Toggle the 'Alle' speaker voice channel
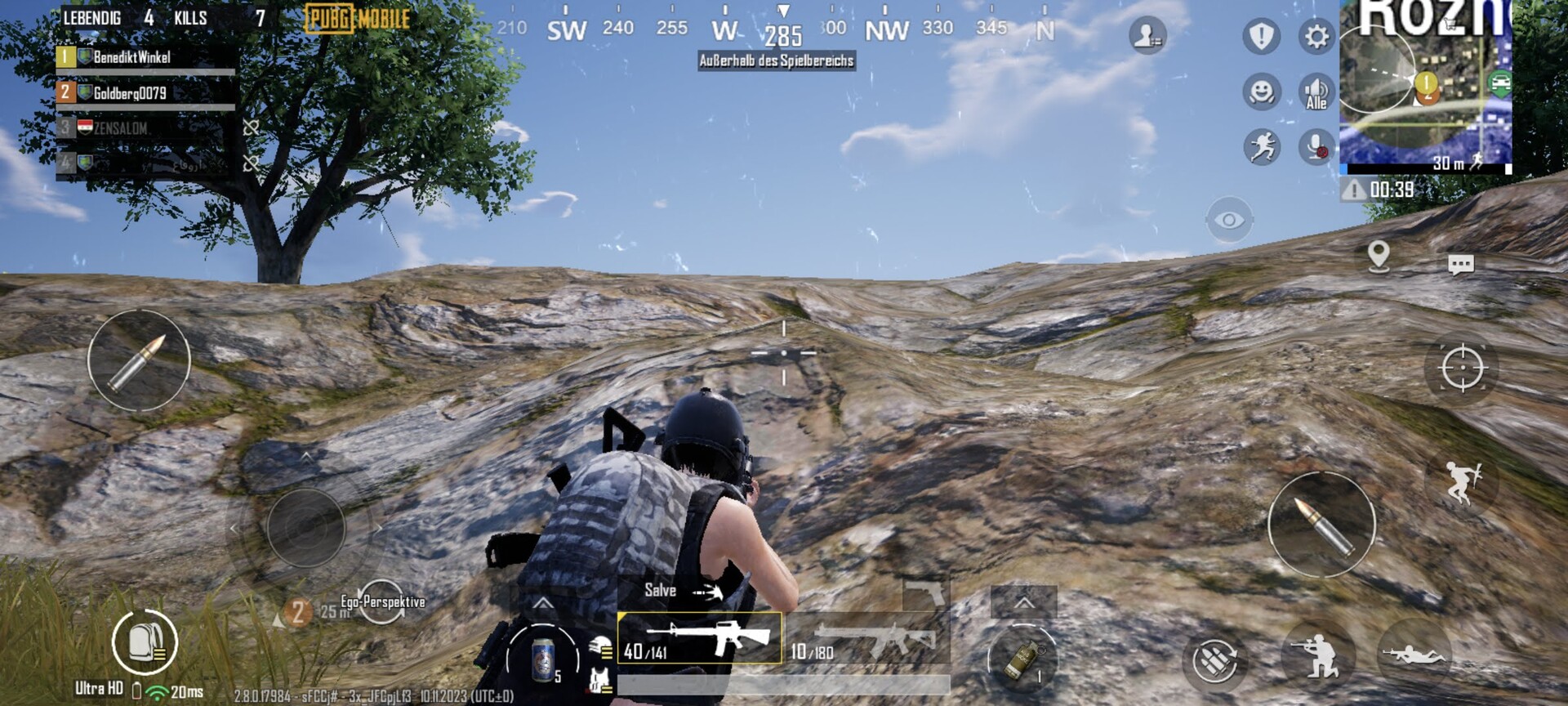The image size is (1568, 706). point(1316,92)
